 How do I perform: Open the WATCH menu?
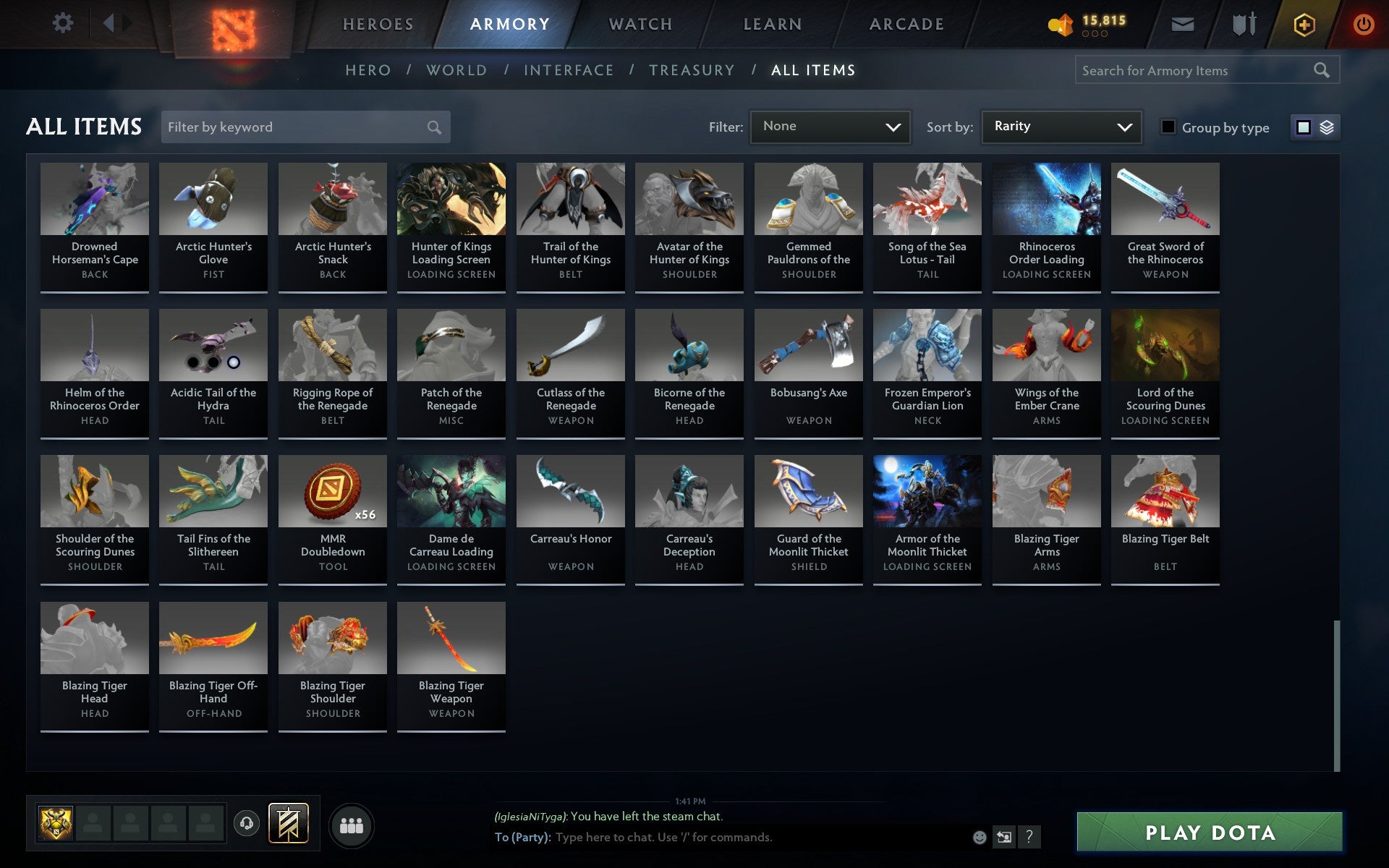(x=640, y=23)
